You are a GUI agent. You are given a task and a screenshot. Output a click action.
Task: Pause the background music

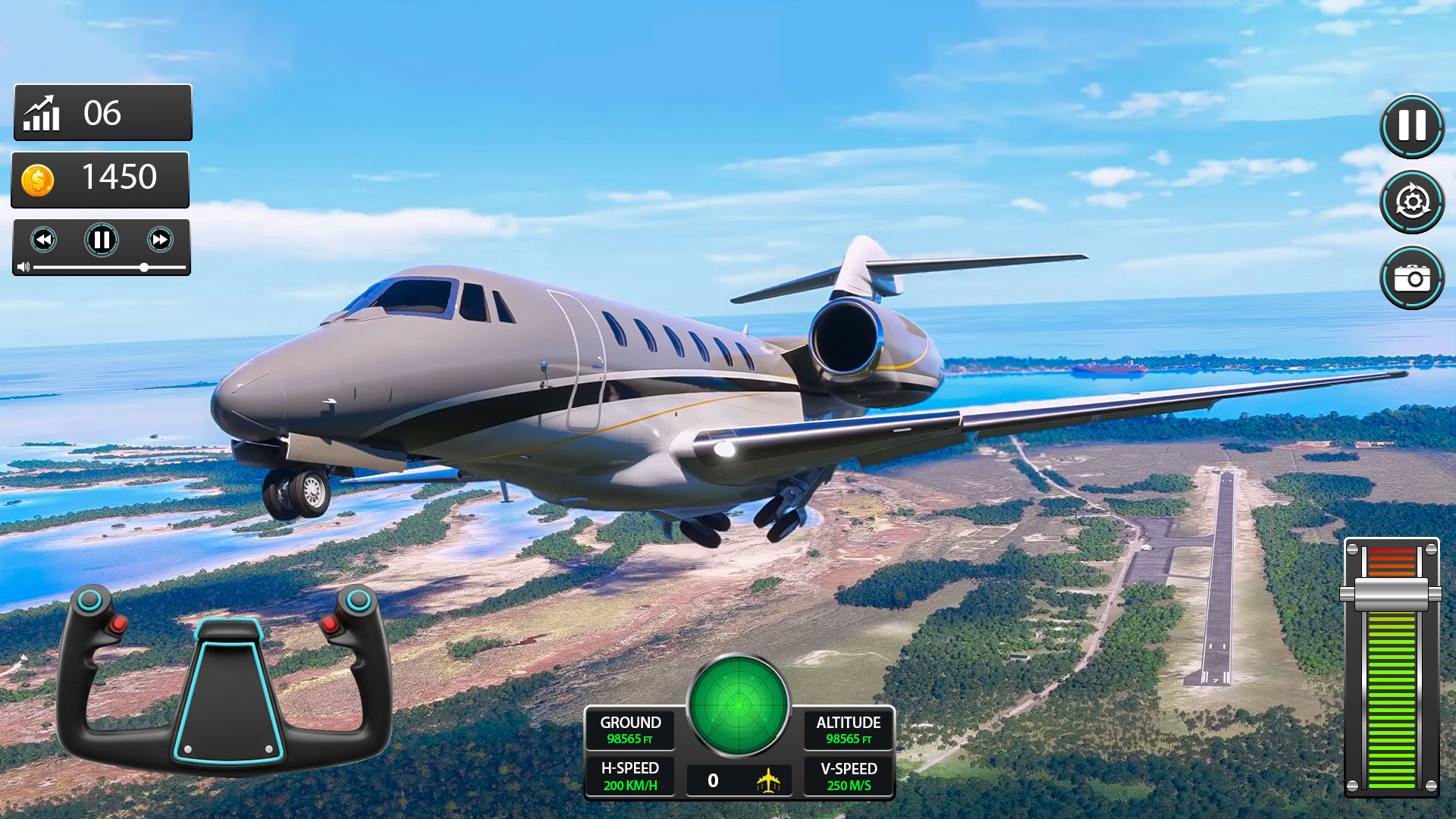click(102, 239)
